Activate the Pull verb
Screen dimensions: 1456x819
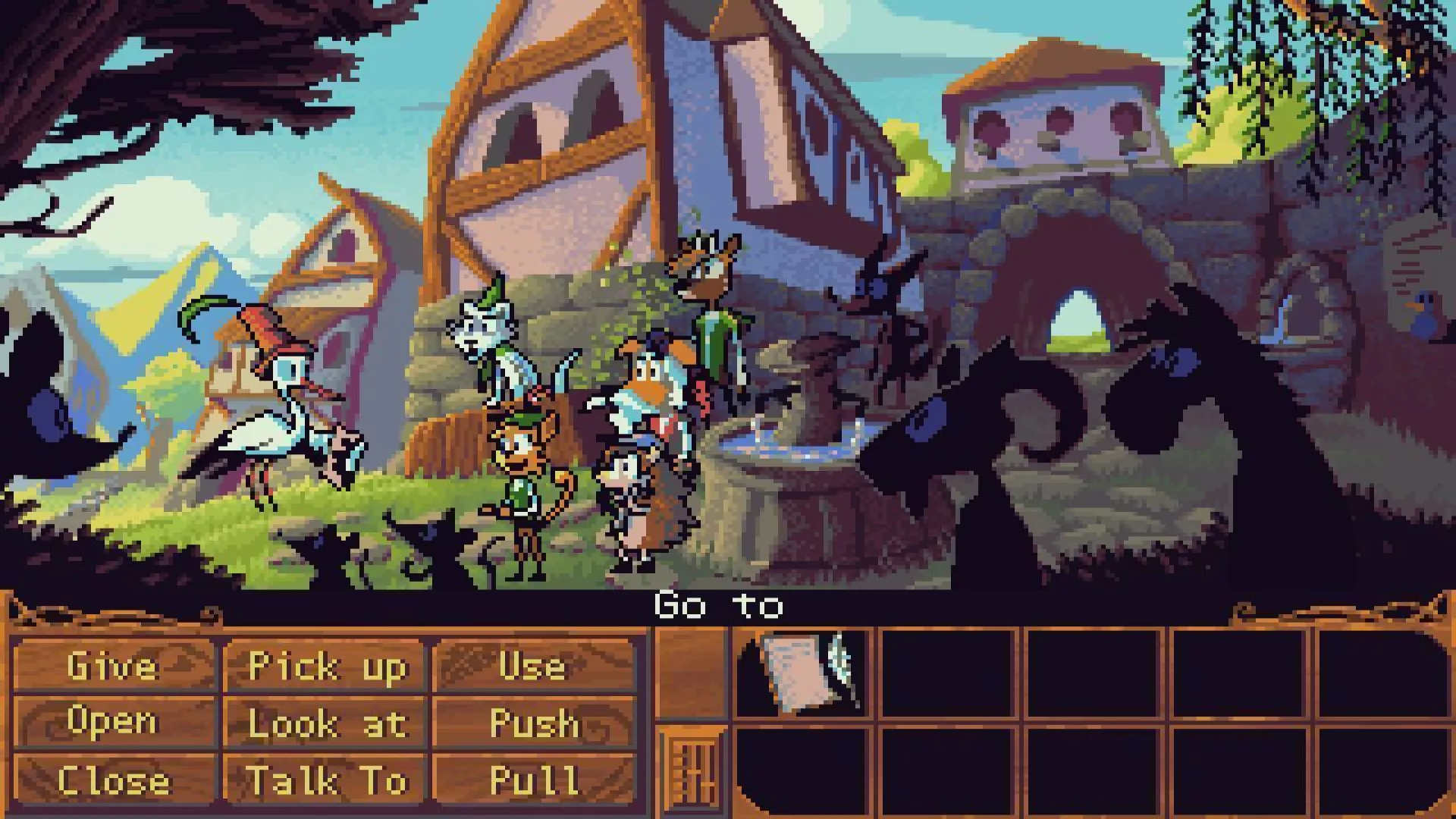(533, 780)
